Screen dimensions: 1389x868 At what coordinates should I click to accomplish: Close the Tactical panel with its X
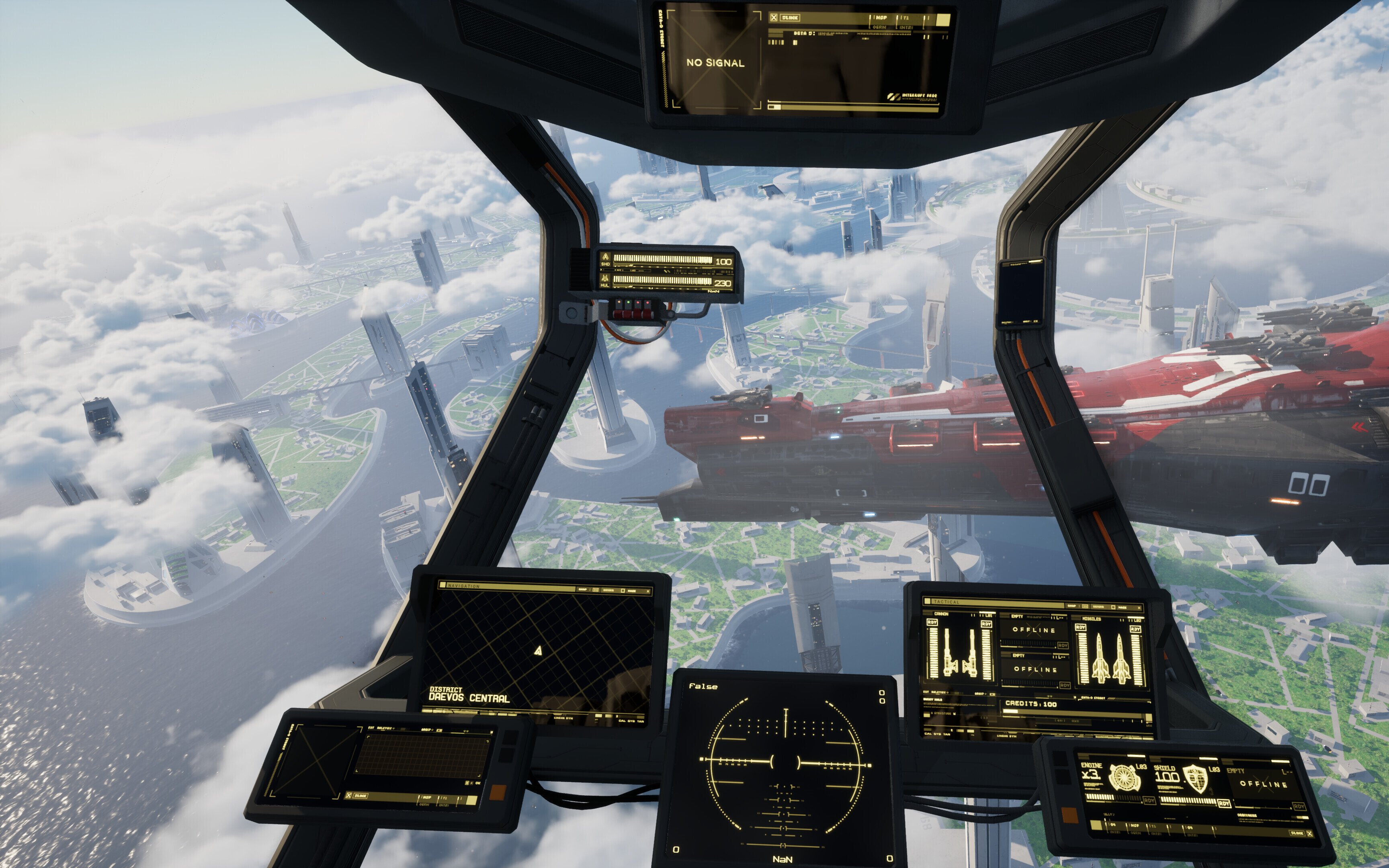coord(1139,607)
